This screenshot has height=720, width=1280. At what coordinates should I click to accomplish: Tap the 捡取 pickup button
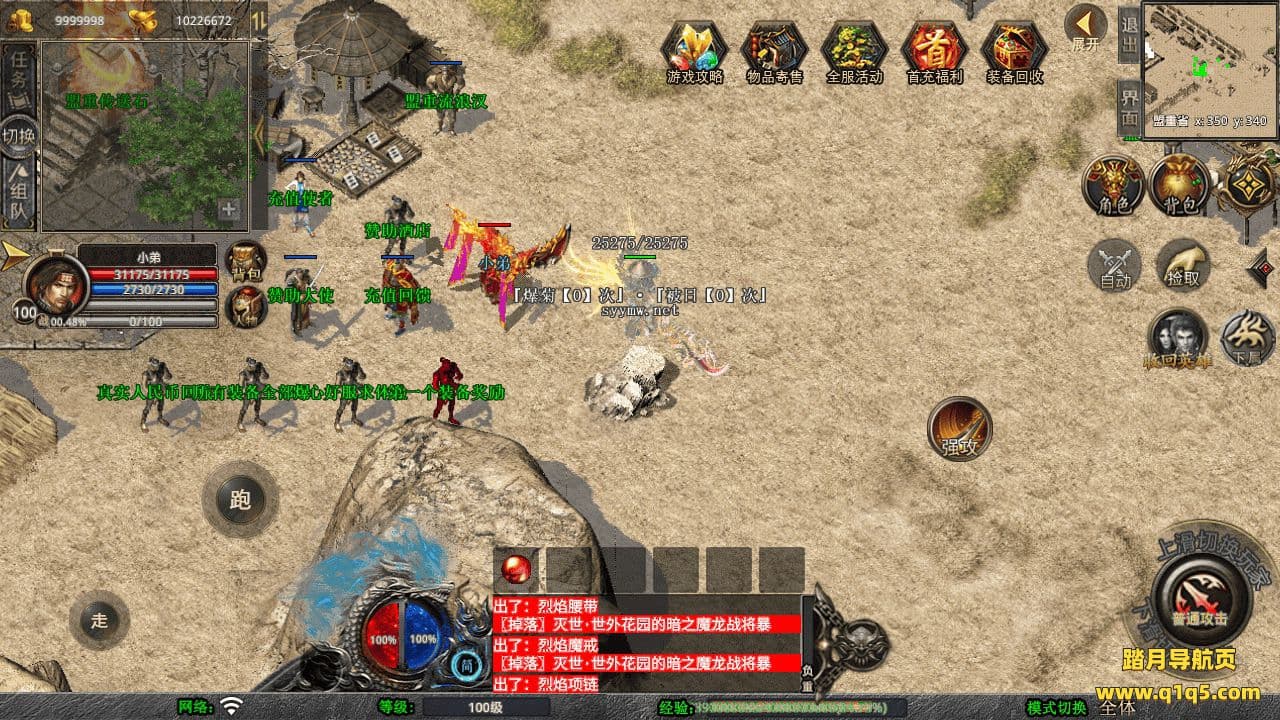tap(1183, 264)
